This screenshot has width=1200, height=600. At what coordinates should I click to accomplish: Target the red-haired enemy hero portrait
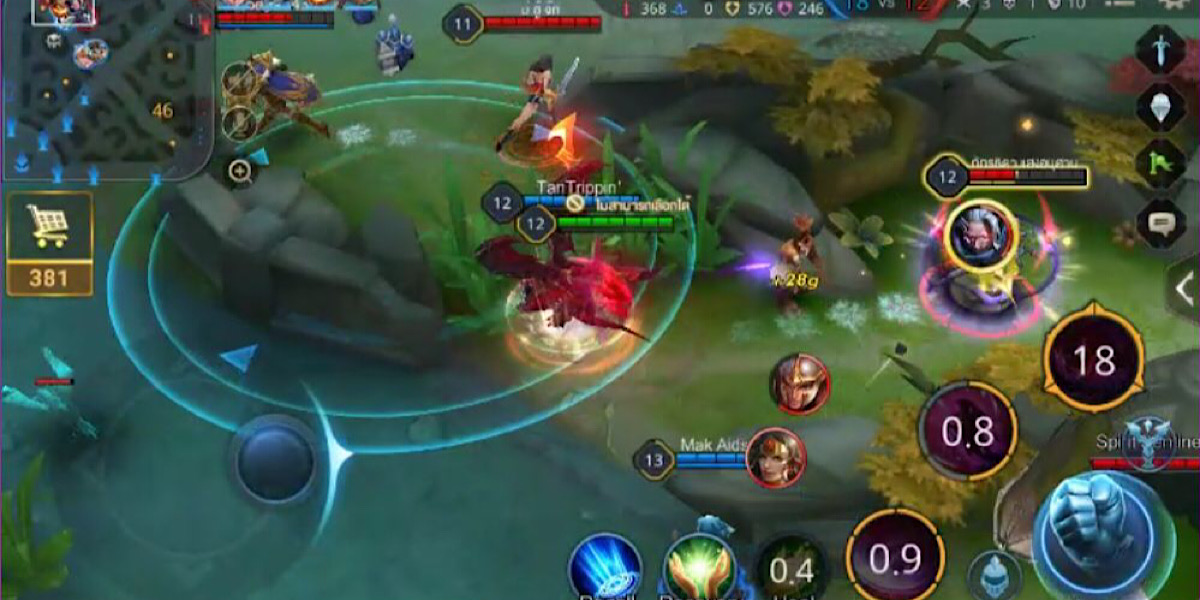point(776,458)
